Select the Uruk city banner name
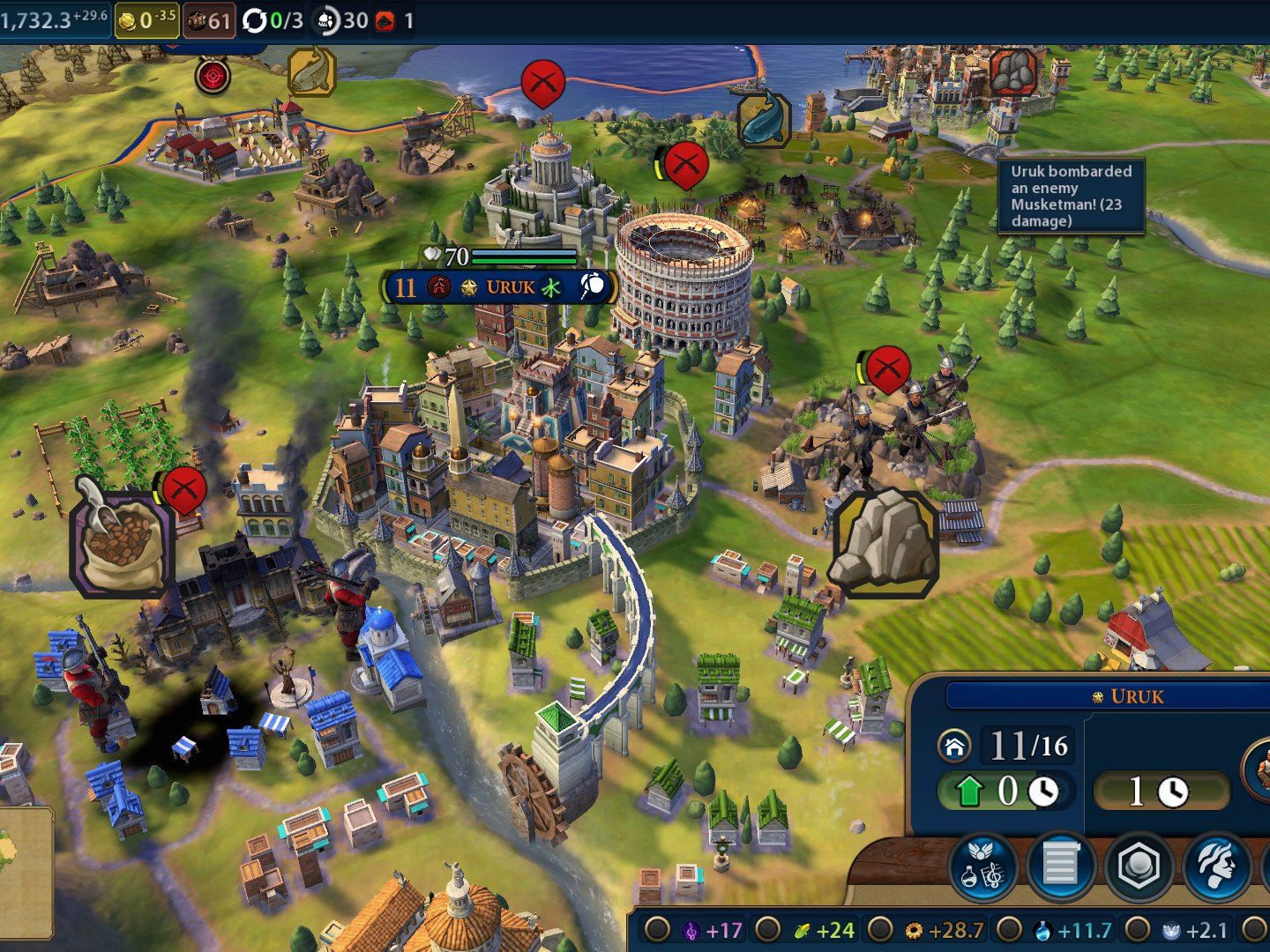 [x=510, y=287]
